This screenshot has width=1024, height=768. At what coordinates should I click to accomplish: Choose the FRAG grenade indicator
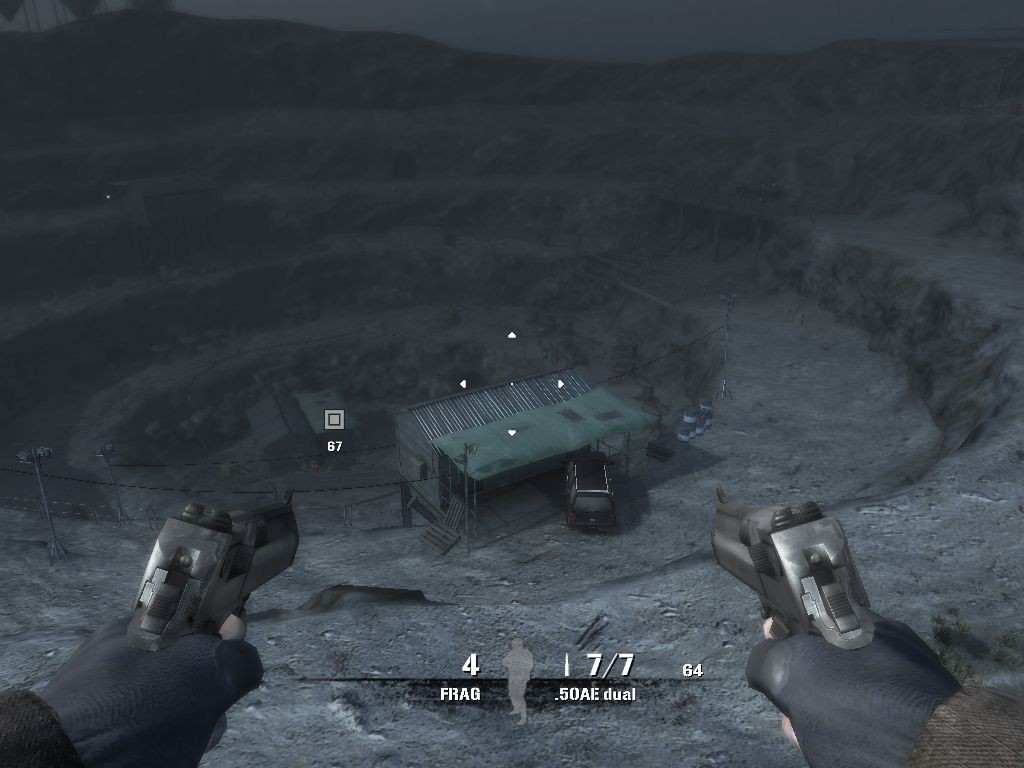(460, 693)
